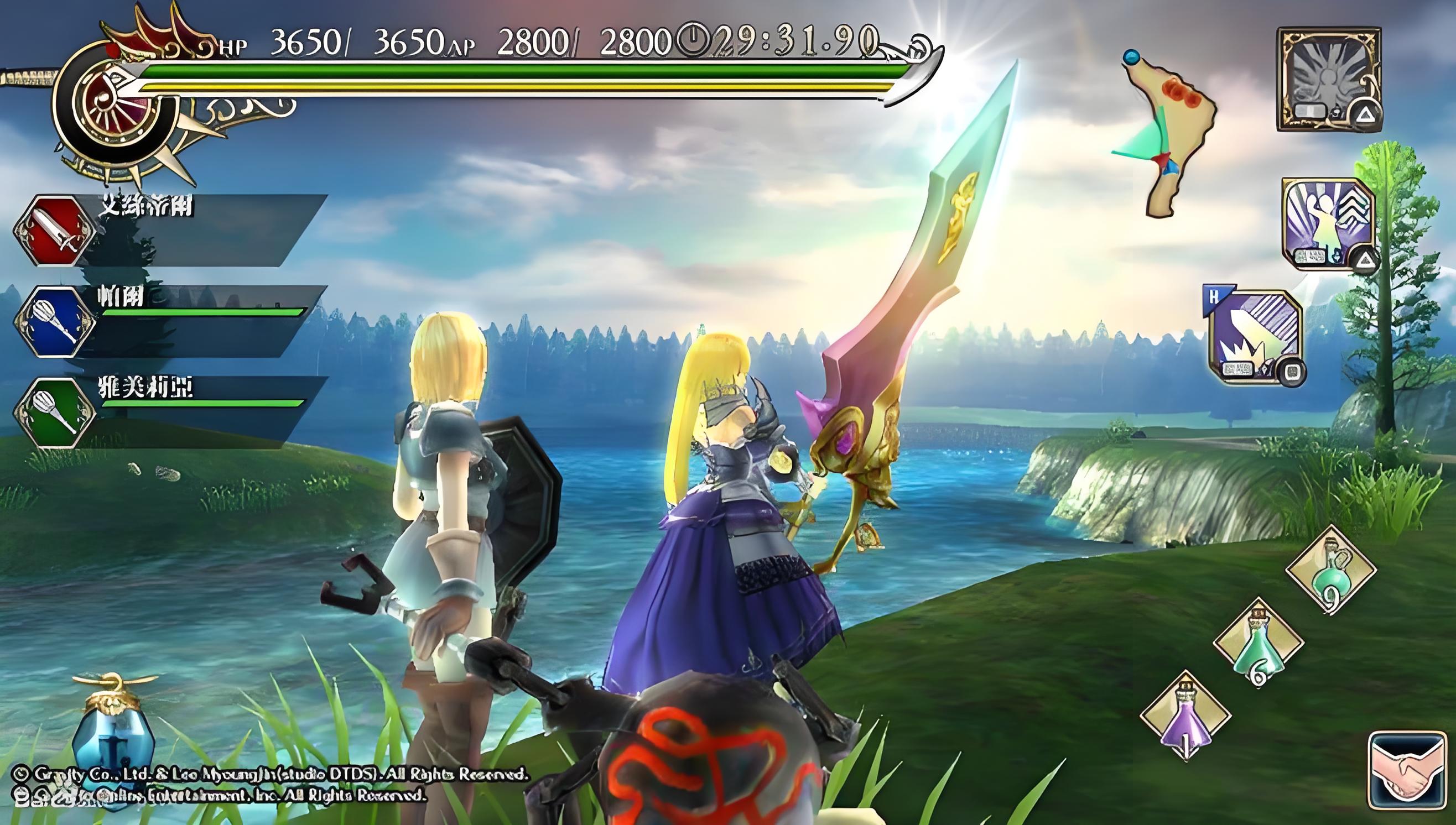Use the green flask with count 6
The width and height of the screenshot is (1456, 825).
click(1258, 643)
